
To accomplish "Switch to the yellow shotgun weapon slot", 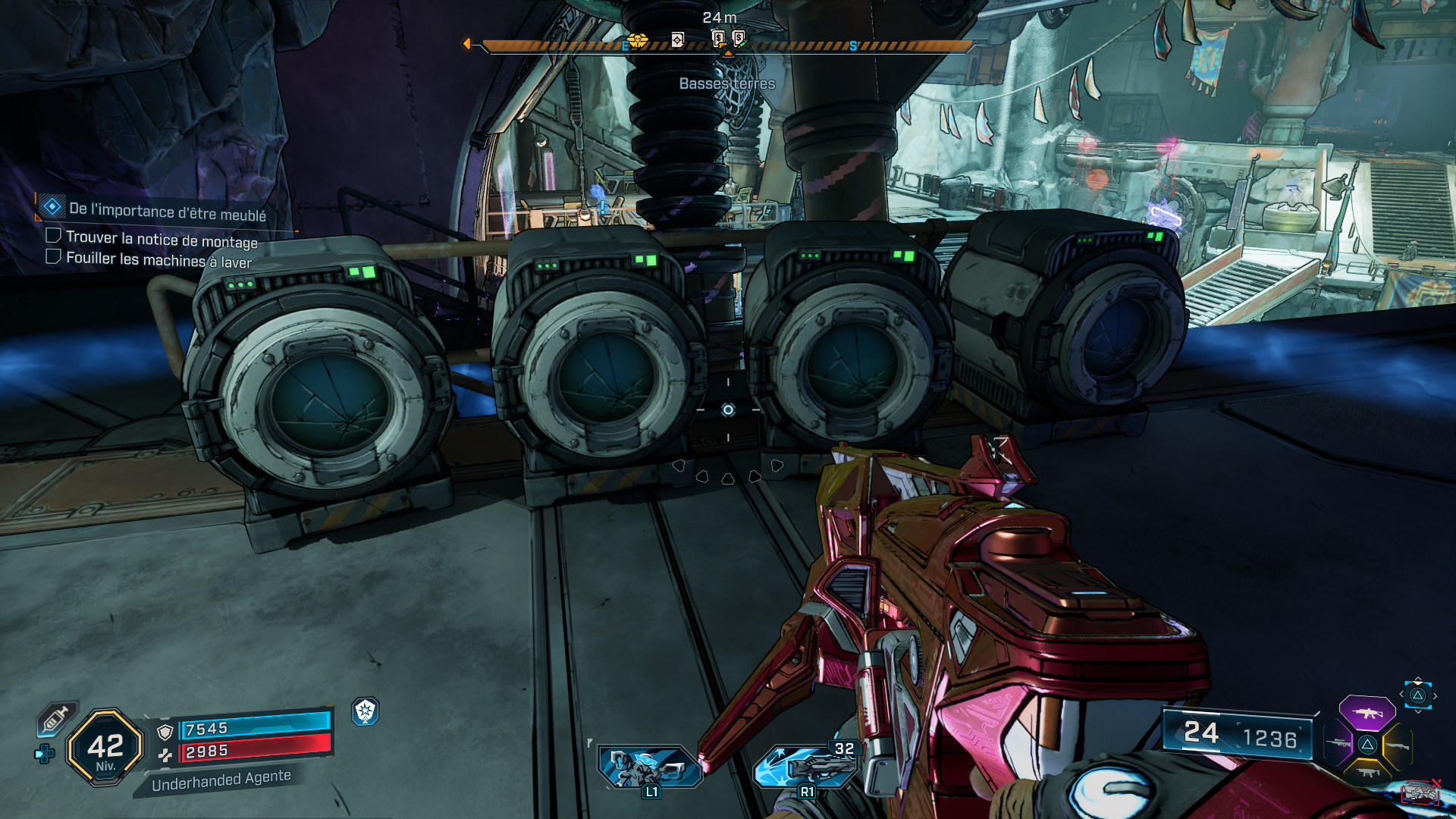I will tap(1398, 746).
